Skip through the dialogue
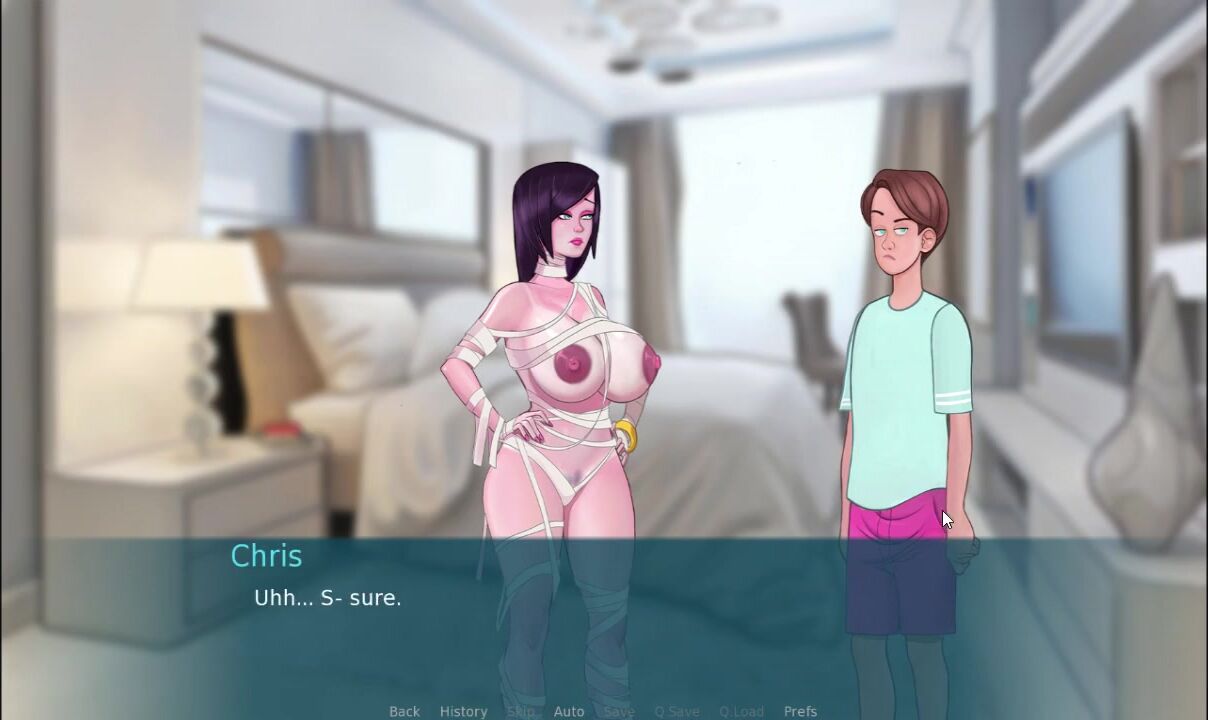 point(520,711)
